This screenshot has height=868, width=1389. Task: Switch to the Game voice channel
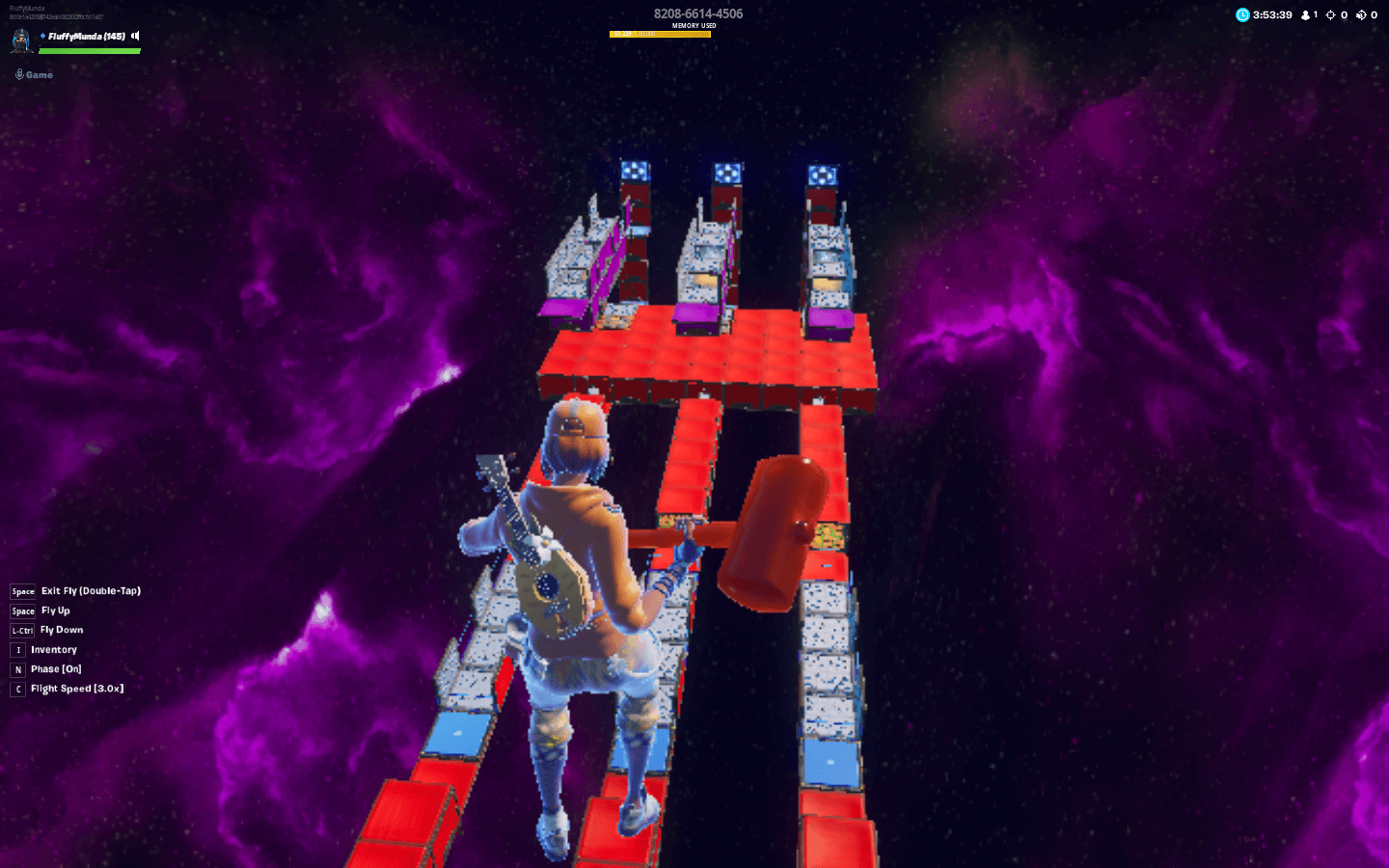coord(39,74)
